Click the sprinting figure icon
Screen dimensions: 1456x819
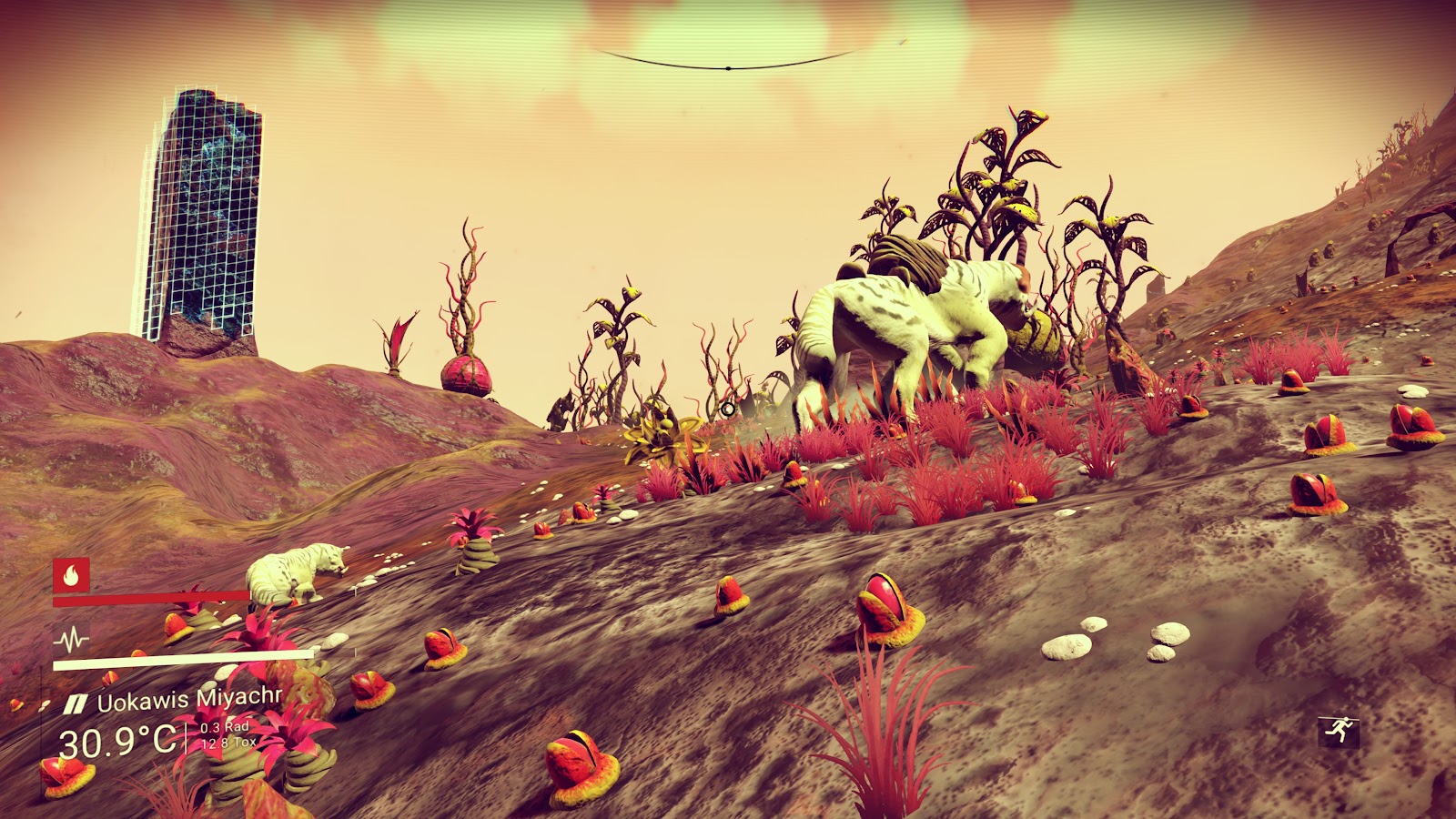(1338, 729)
